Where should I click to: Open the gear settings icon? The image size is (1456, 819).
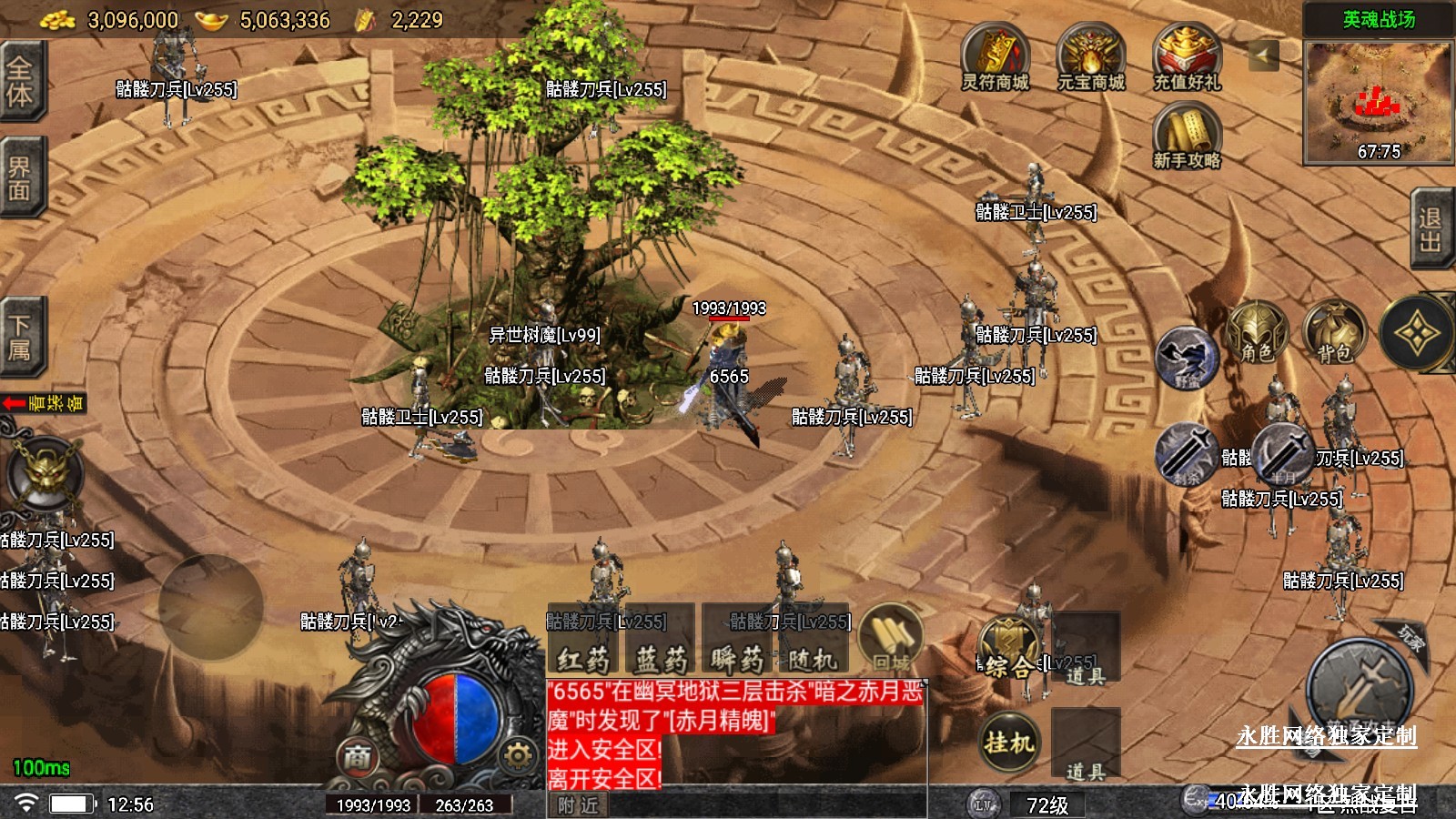(518, 755)
